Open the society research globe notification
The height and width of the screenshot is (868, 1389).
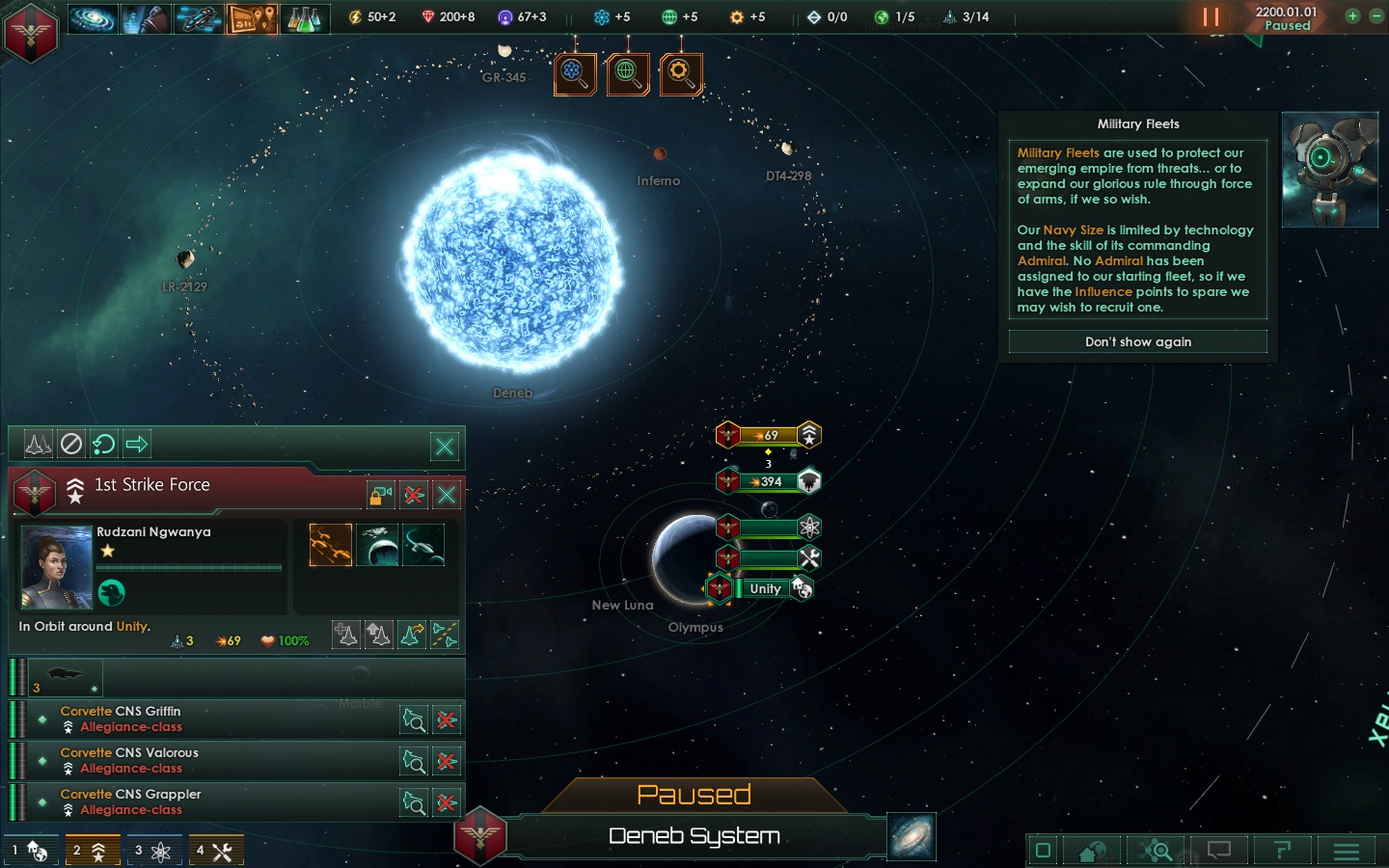click(627, 73)
